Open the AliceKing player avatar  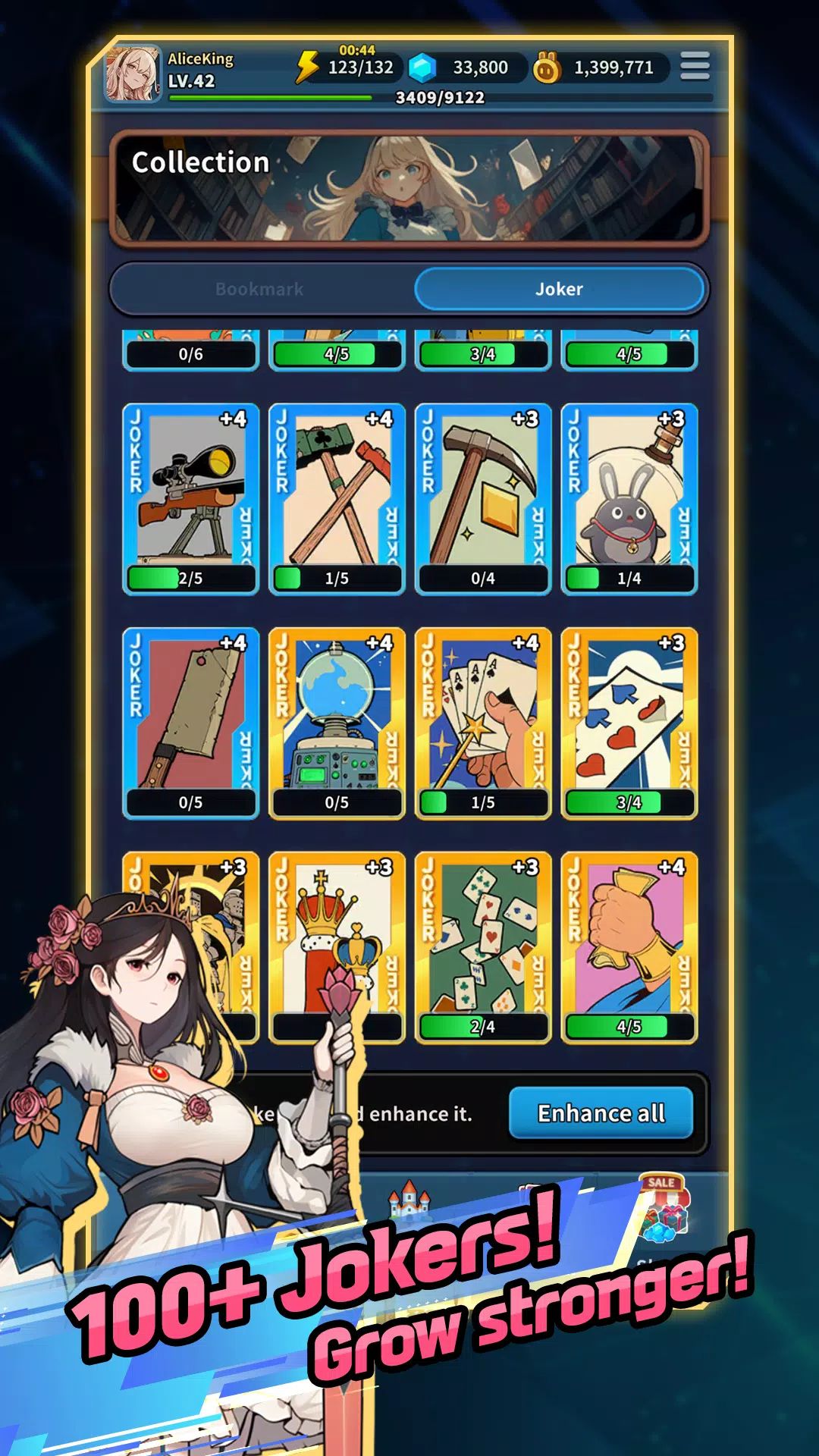click(x=132, y=74)
